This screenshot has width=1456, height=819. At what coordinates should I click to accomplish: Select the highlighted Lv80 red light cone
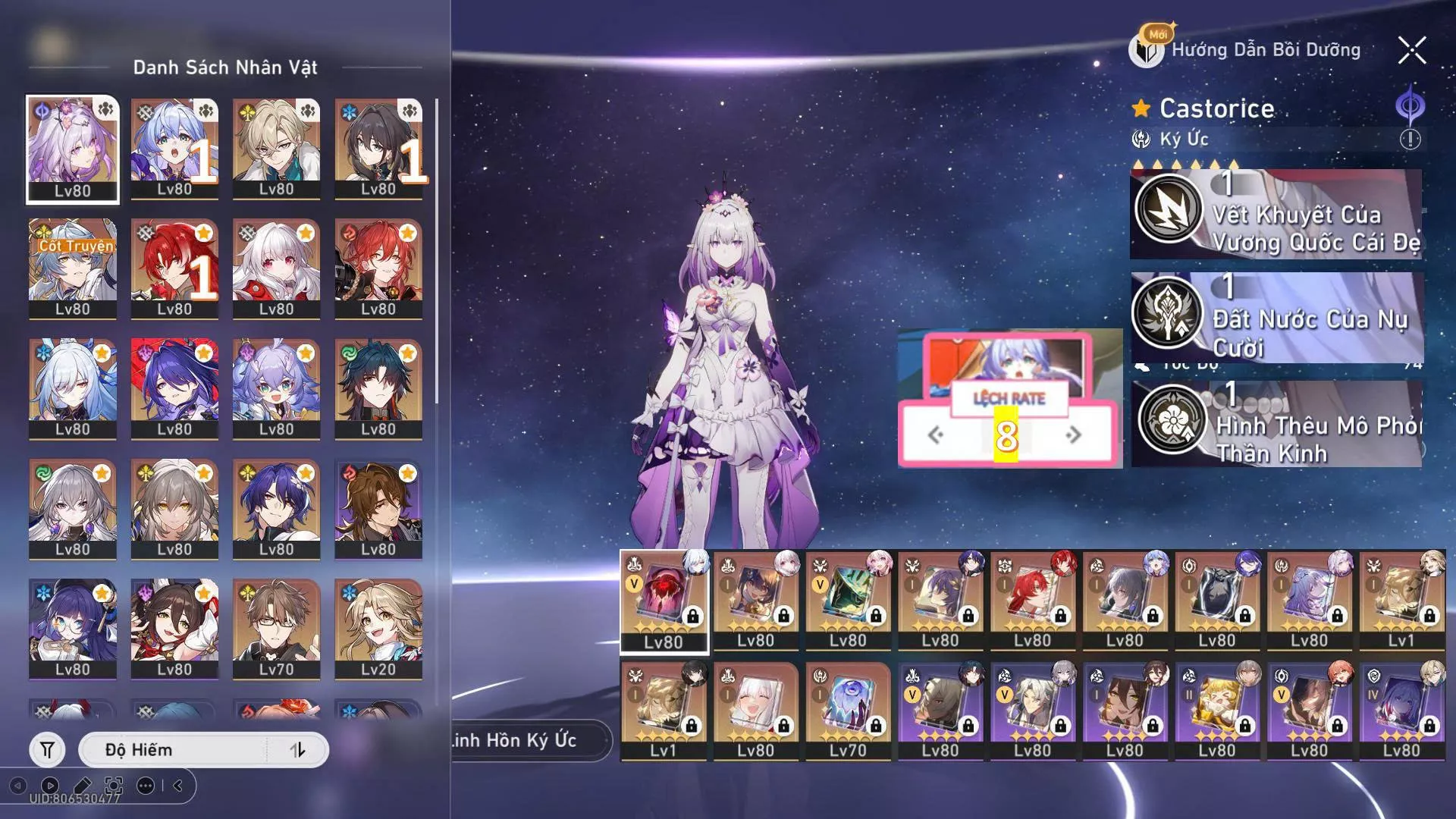pos(664,601)
